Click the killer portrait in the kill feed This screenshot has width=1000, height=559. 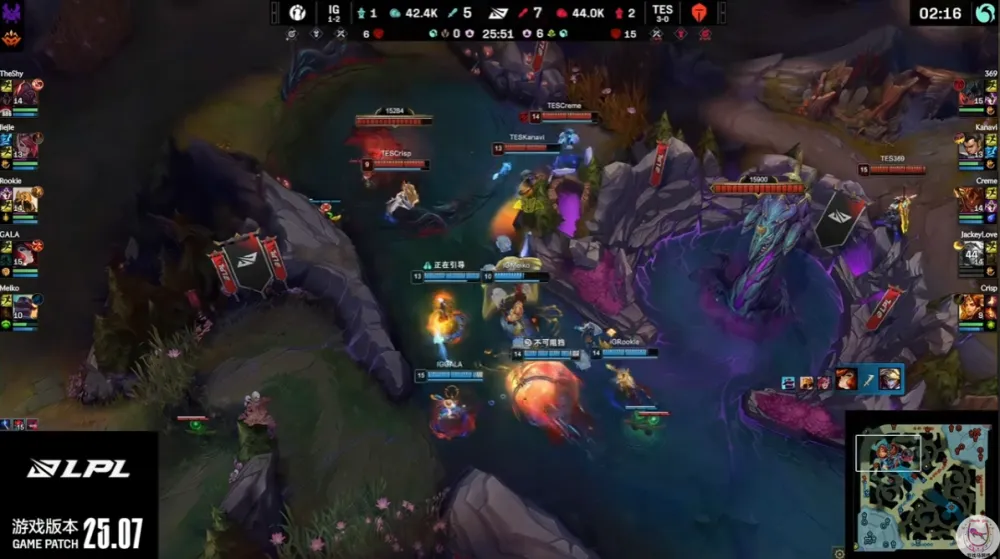pyautogui.click(x=845, y=379)
